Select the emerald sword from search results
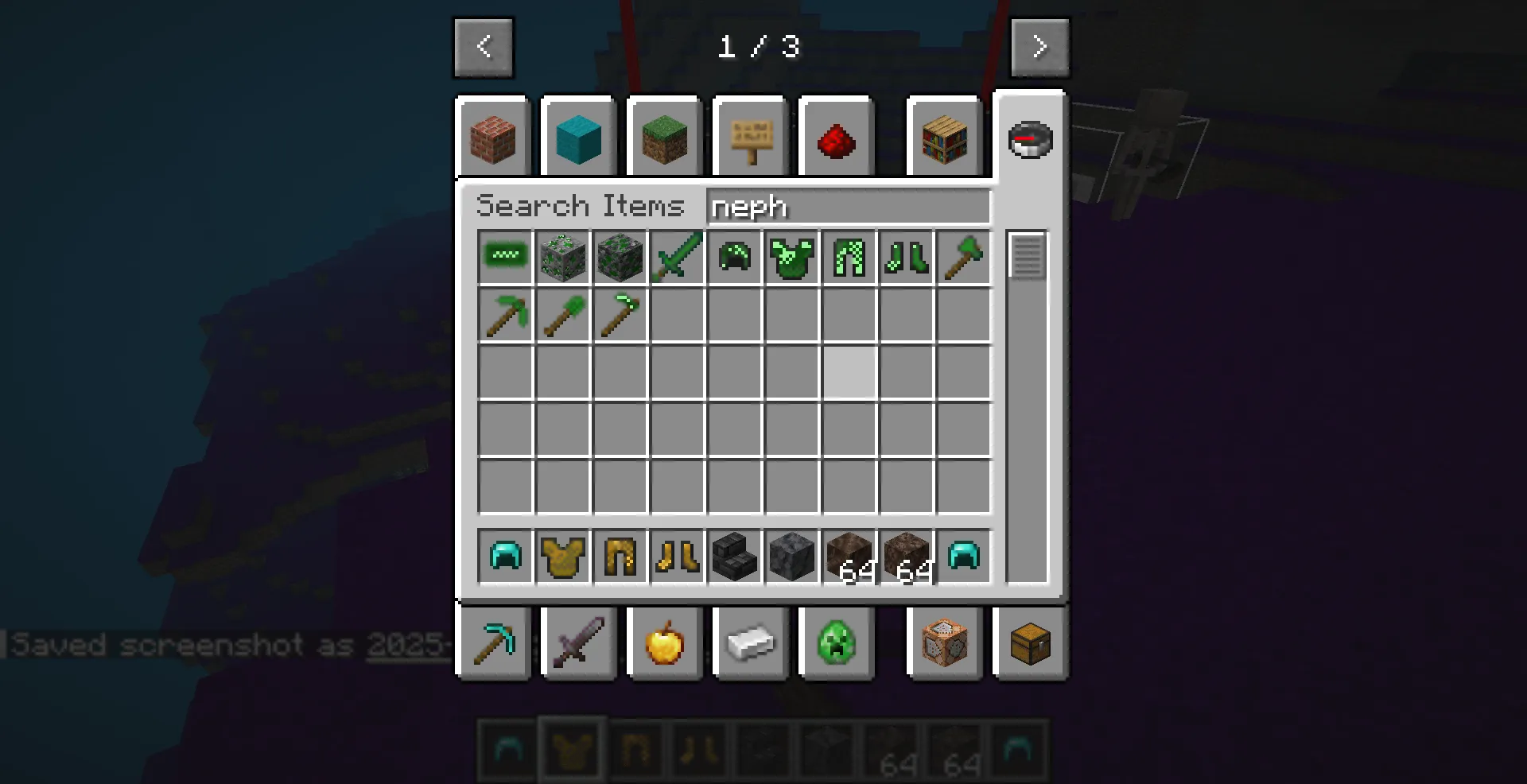 678,257
